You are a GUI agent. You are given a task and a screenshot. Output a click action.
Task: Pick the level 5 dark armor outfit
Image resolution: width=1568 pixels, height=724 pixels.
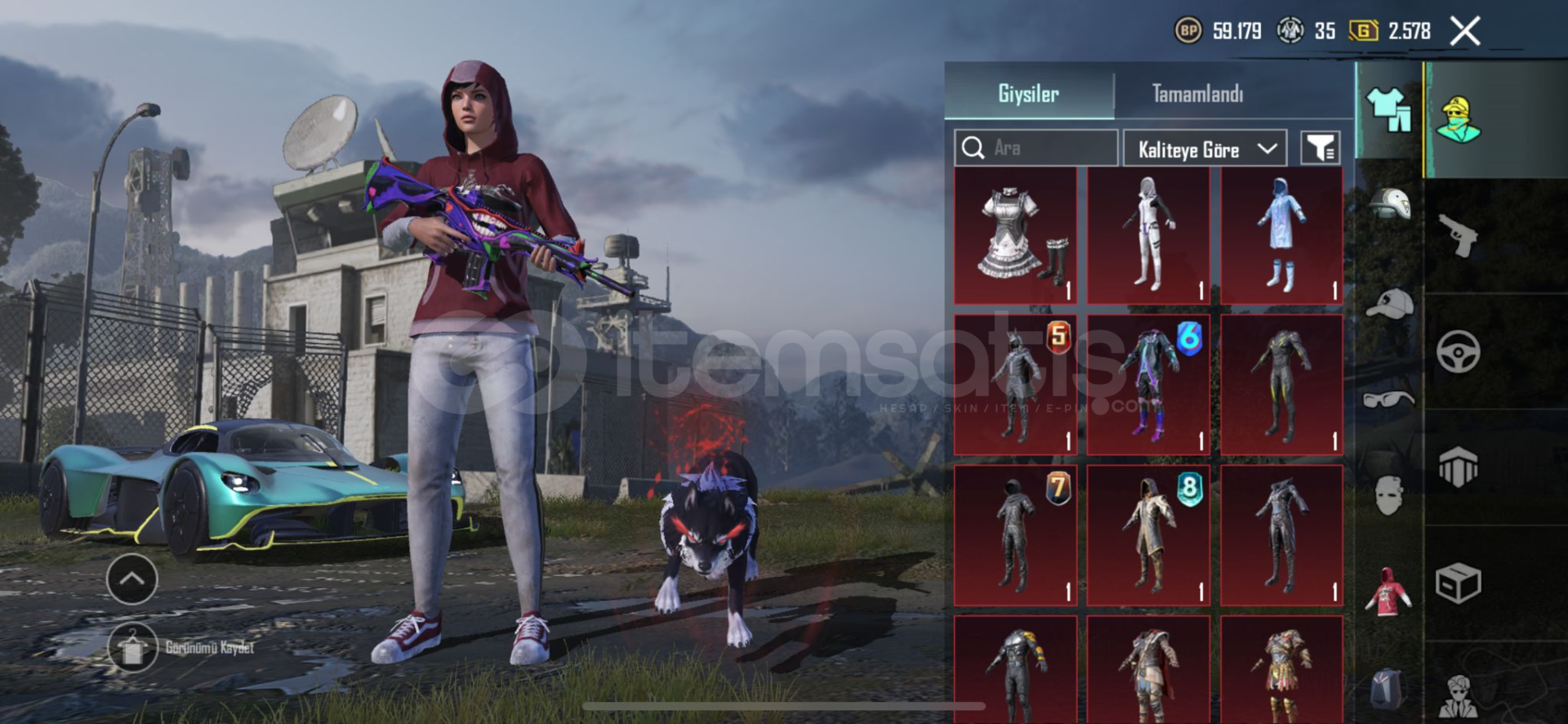[x=1015, y=385]
